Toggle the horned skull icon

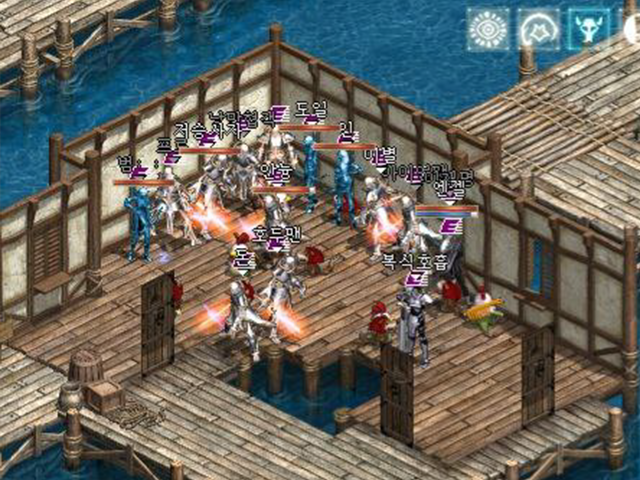click(x=590, y=30)
